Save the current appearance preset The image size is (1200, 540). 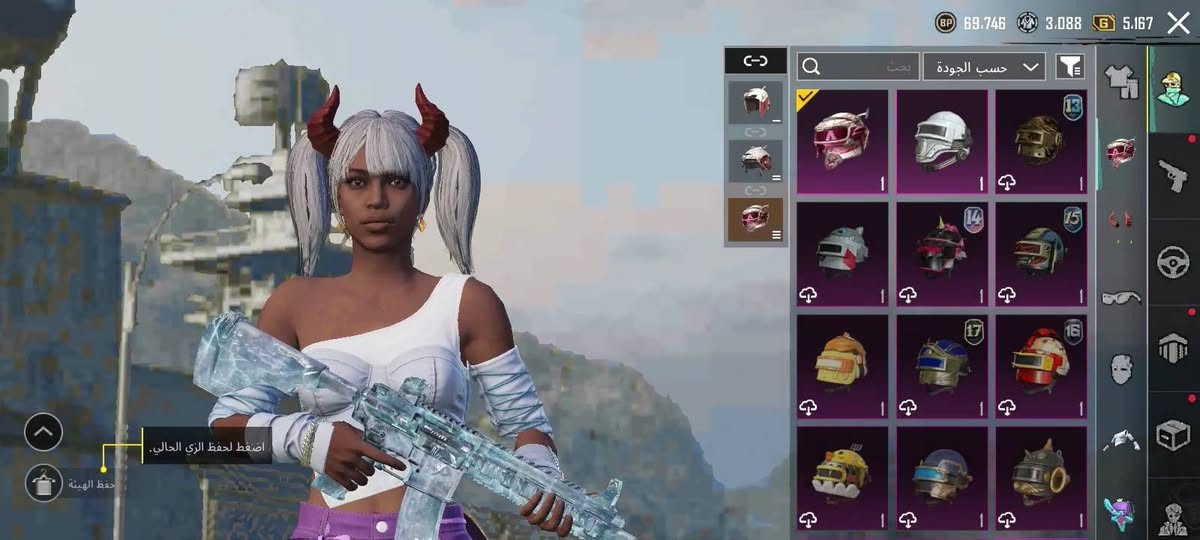click(x=44, y=483)
